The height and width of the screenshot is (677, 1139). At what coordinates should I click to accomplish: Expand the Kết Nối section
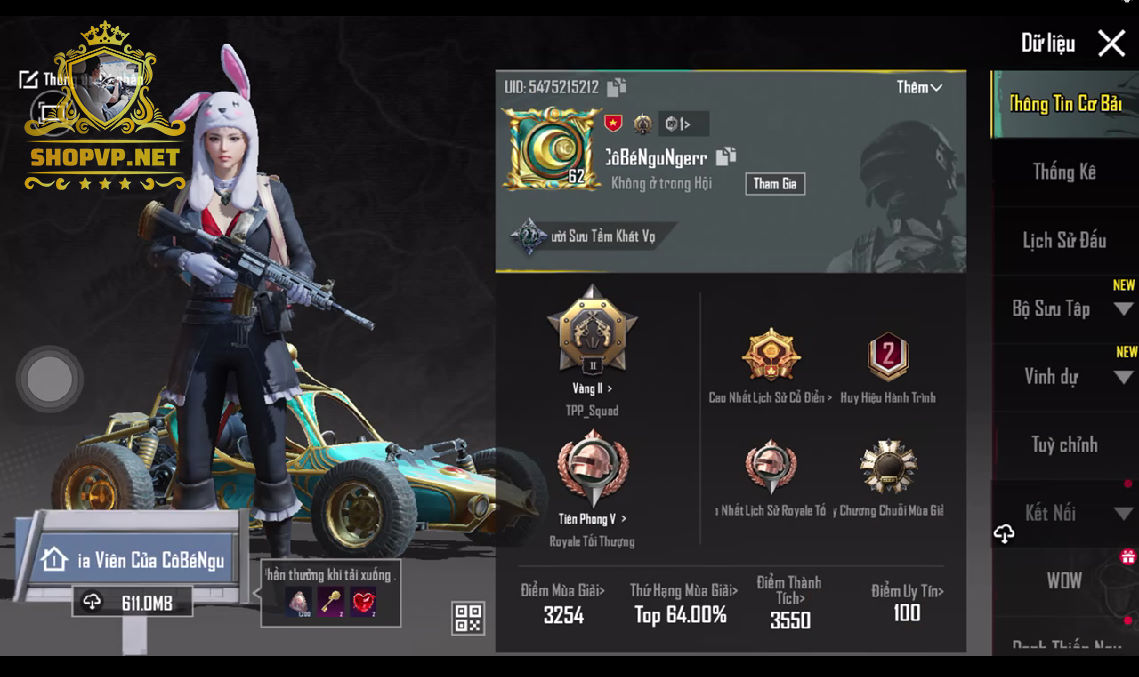1123,514
